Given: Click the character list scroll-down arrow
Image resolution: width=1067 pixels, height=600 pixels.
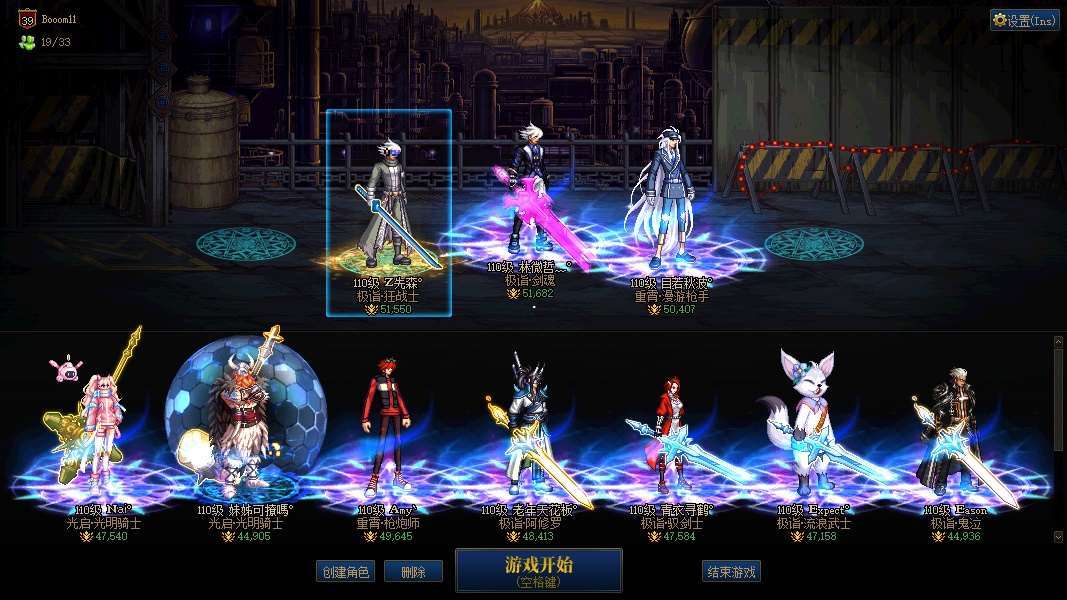Looking at the screenshot, I should 1059,537.
